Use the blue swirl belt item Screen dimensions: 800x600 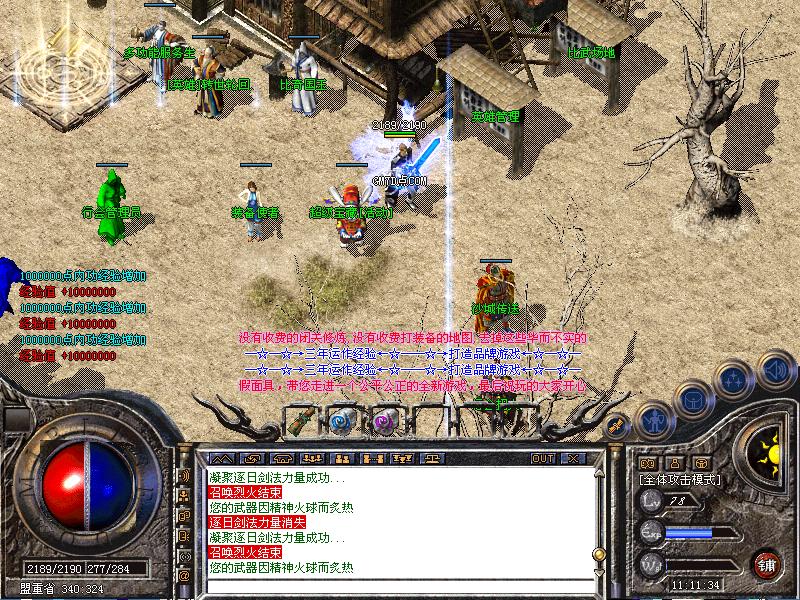coord(343,421)
